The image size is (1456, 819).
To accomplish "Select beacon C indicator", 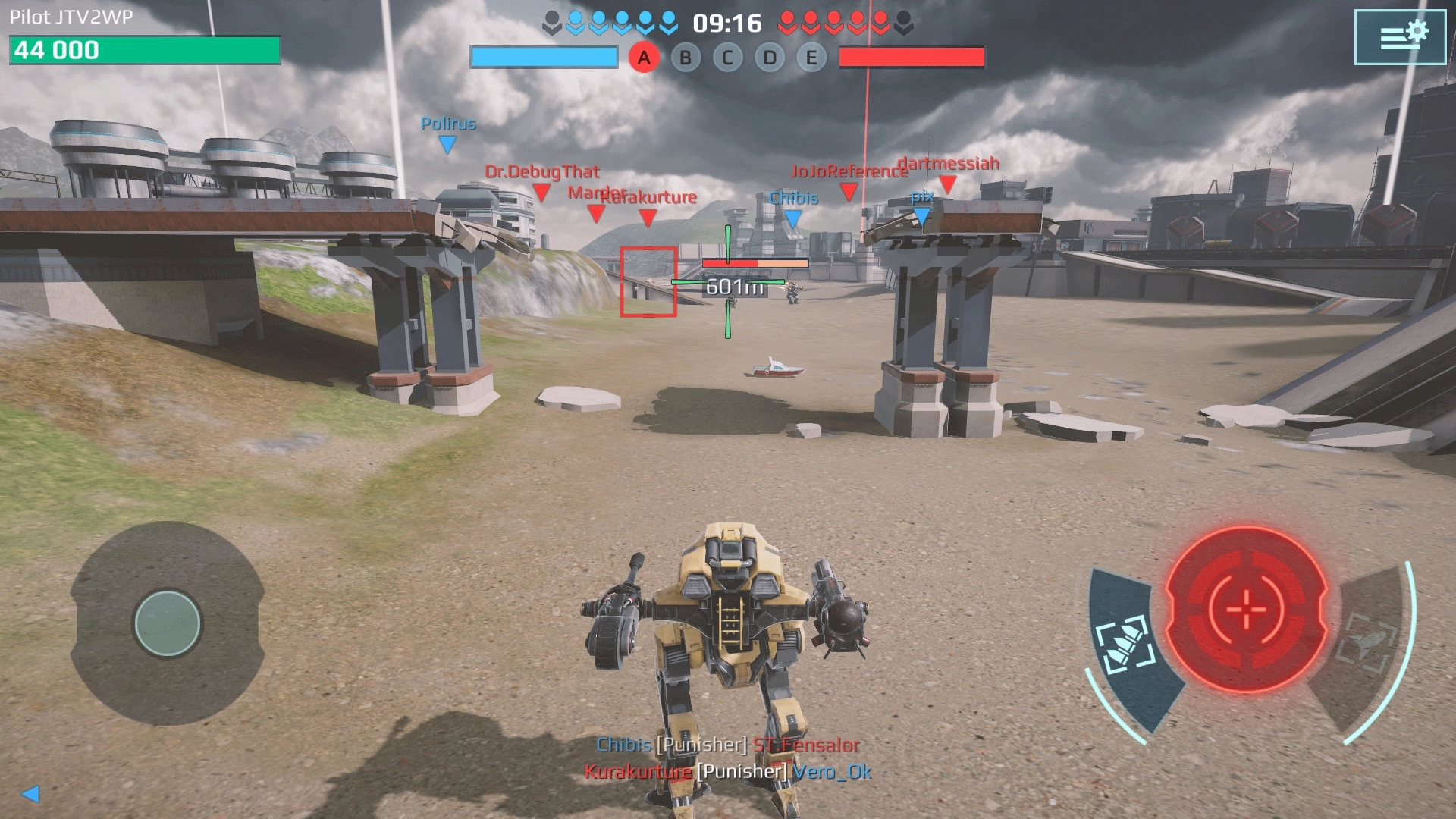I will [727, 58].
